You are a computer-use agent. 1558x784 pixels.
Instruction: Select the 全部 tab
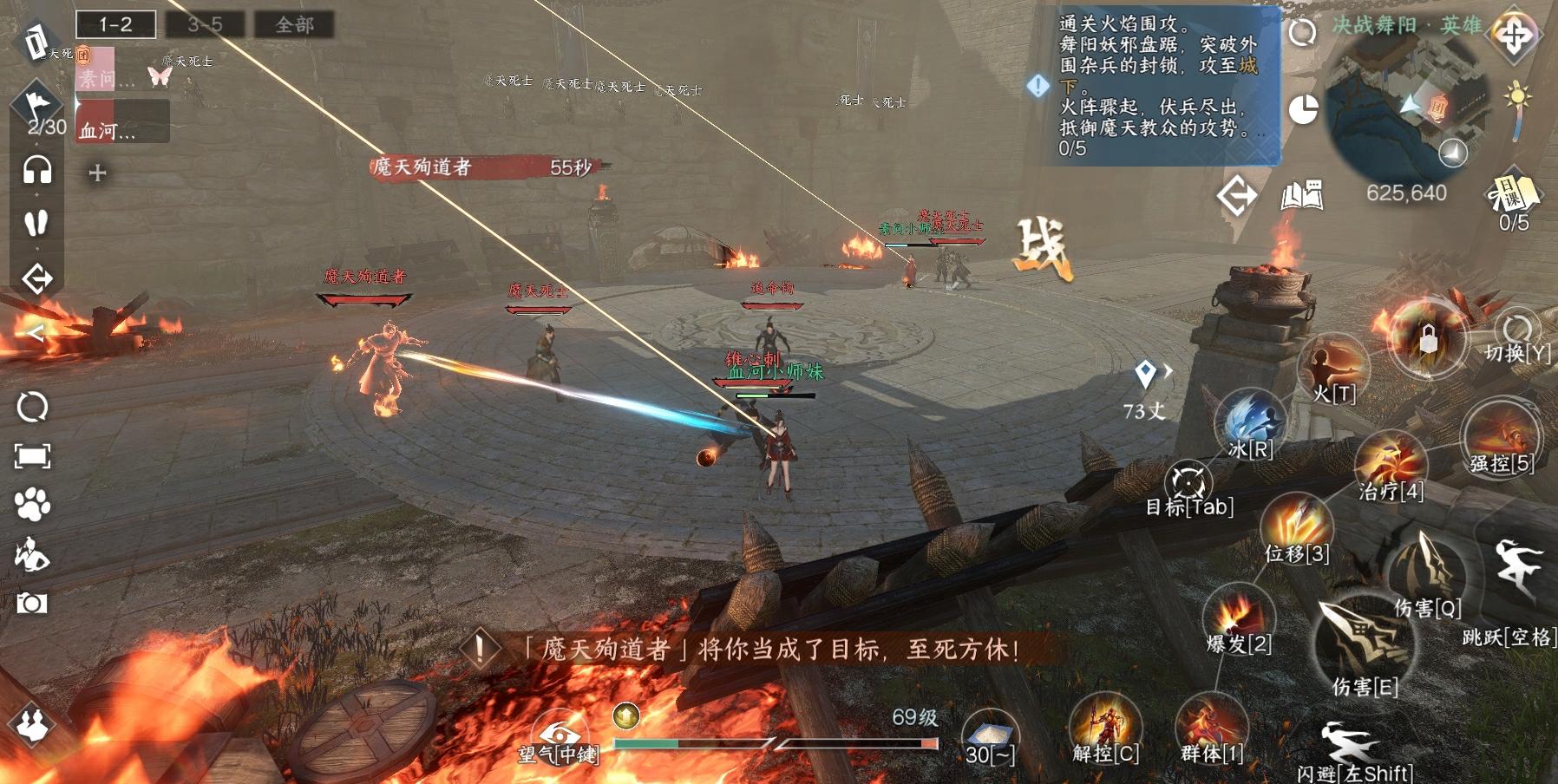click(294, 24)
